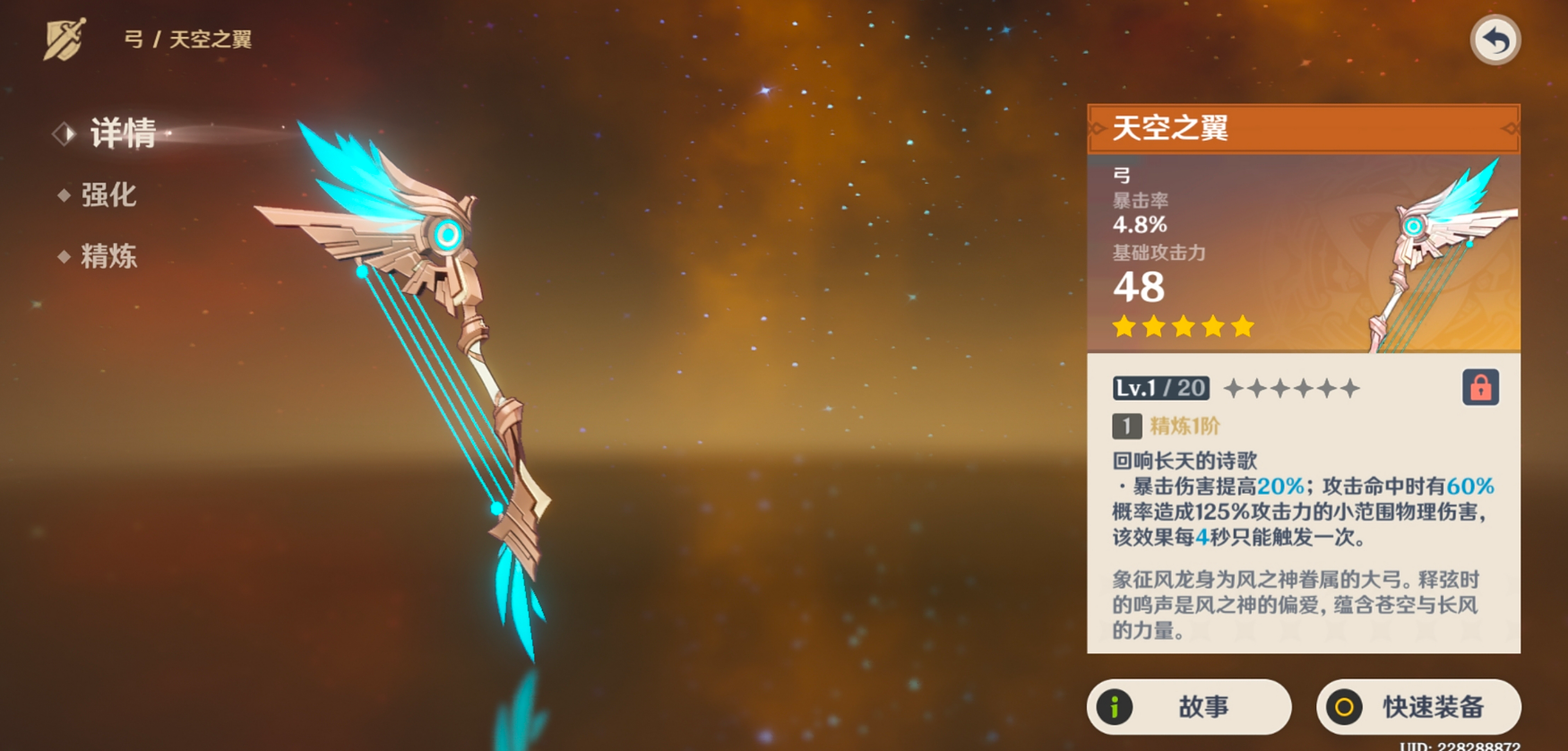Click the bow weapon icon in header

[x=65, y=39]
